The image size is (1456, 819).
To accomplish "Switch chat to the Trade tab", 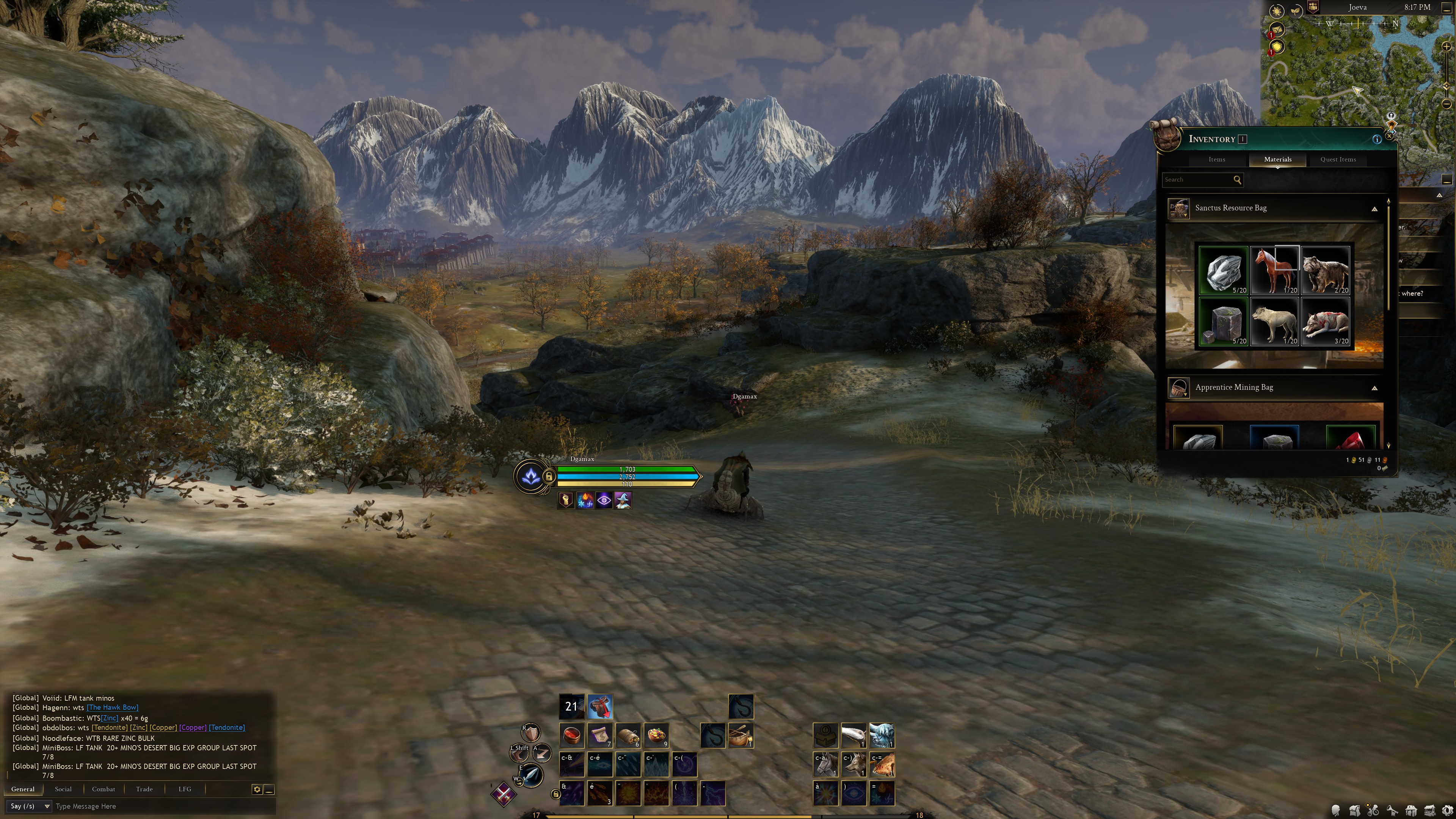I will pyautogui.click(x=144, y=789).
